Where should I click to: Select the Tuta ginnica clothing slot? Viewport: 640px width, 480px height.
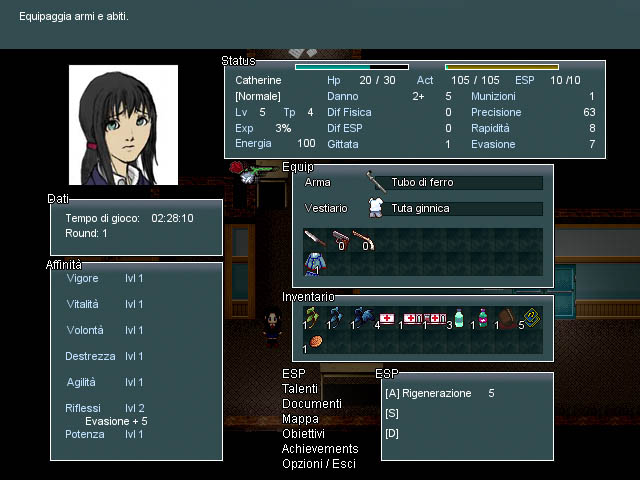tap(464, 208)
